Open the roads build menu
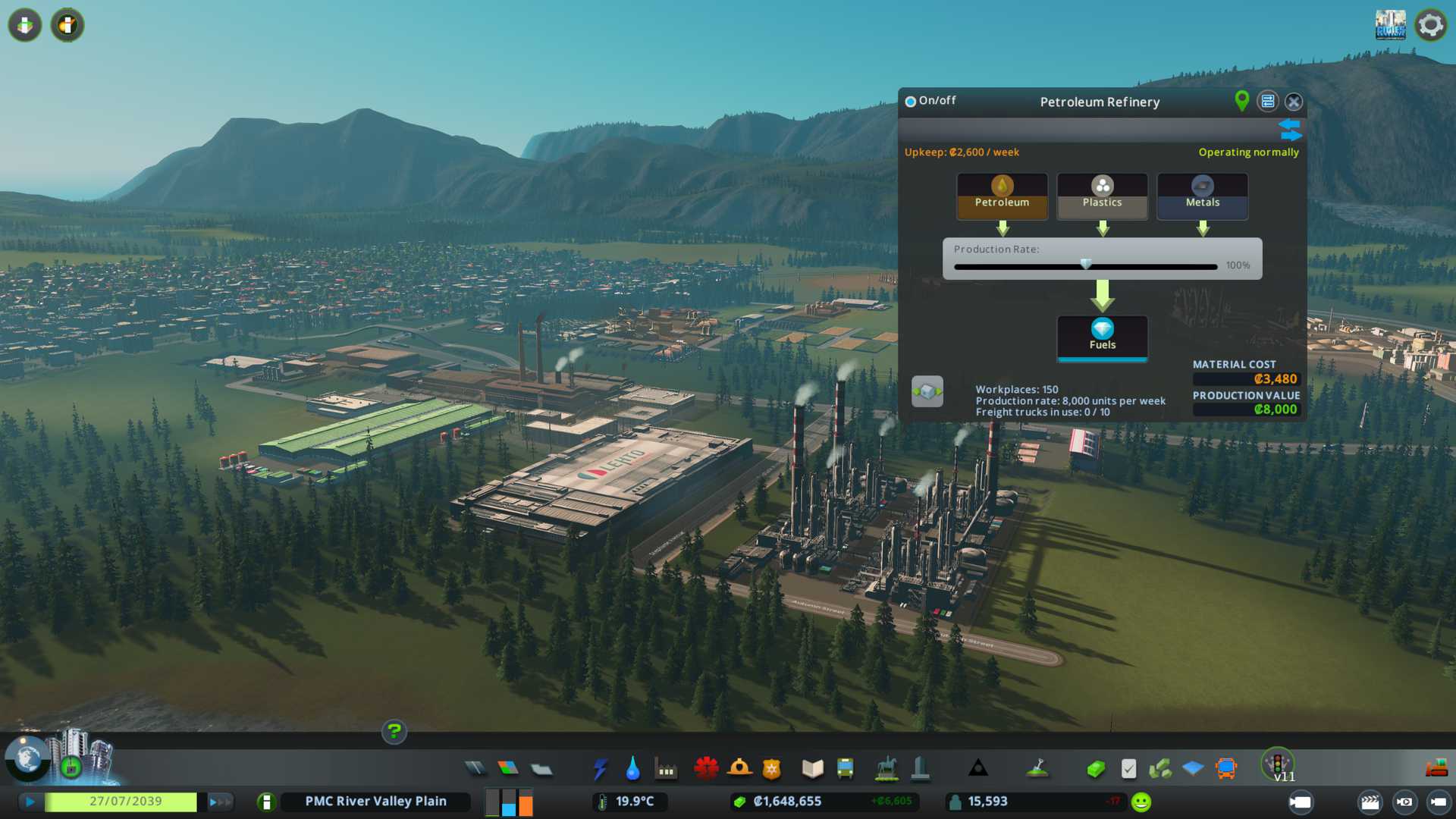This screenshot has width=1456, height=819. tap(475, 769)
